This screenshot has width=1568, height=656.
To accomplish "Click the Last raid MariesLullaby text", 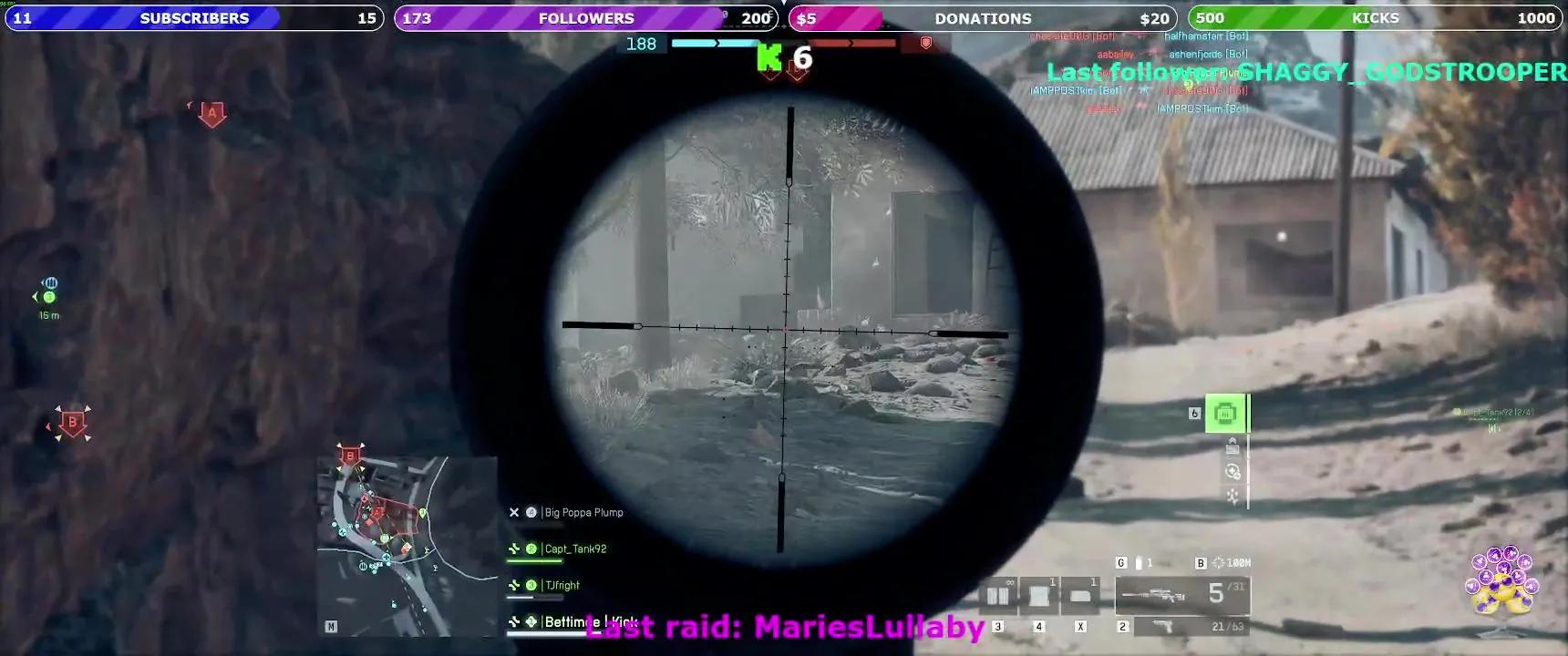I will click(x=786, y=627).
